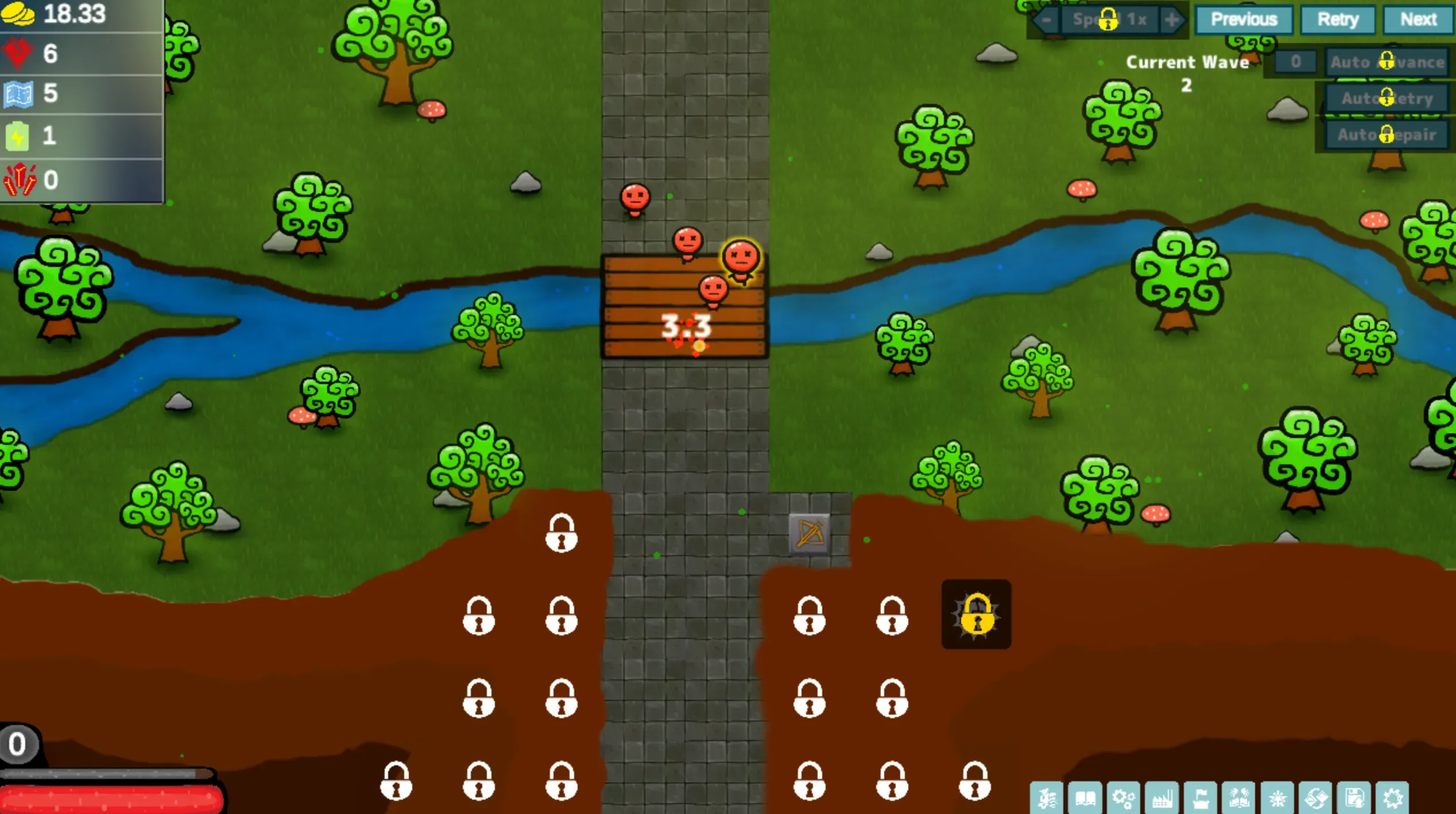
Task: Toggle Auto Retry on the right panel
Action: (x=1387, y=99)
